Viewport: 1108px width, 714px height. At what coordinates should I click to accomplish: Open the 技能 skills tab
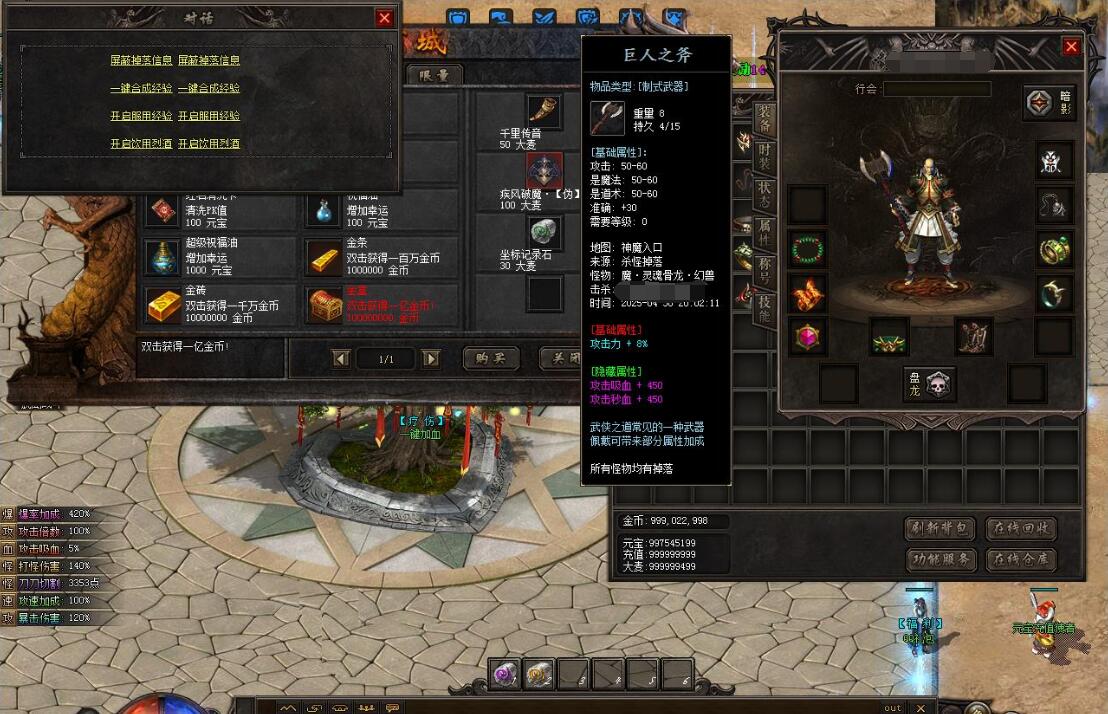tap(764, 307)
